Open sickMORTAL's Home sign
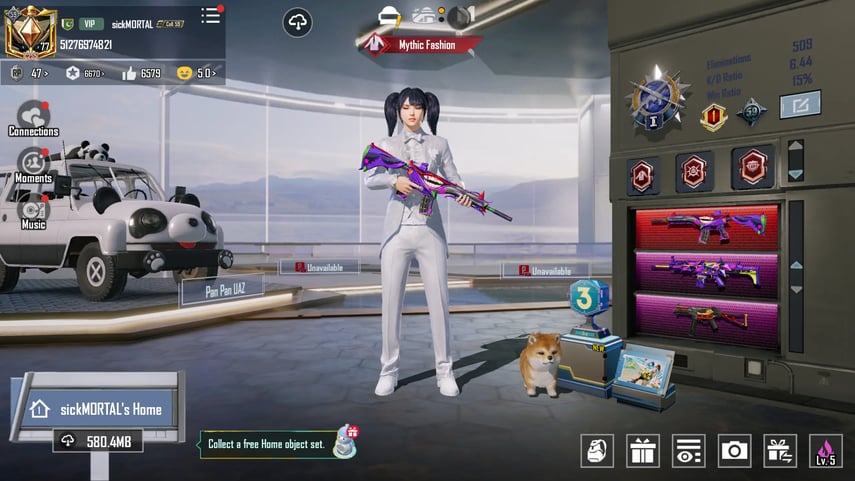The height and width of the screenshot is (481, 855). [x=96, y=409]
